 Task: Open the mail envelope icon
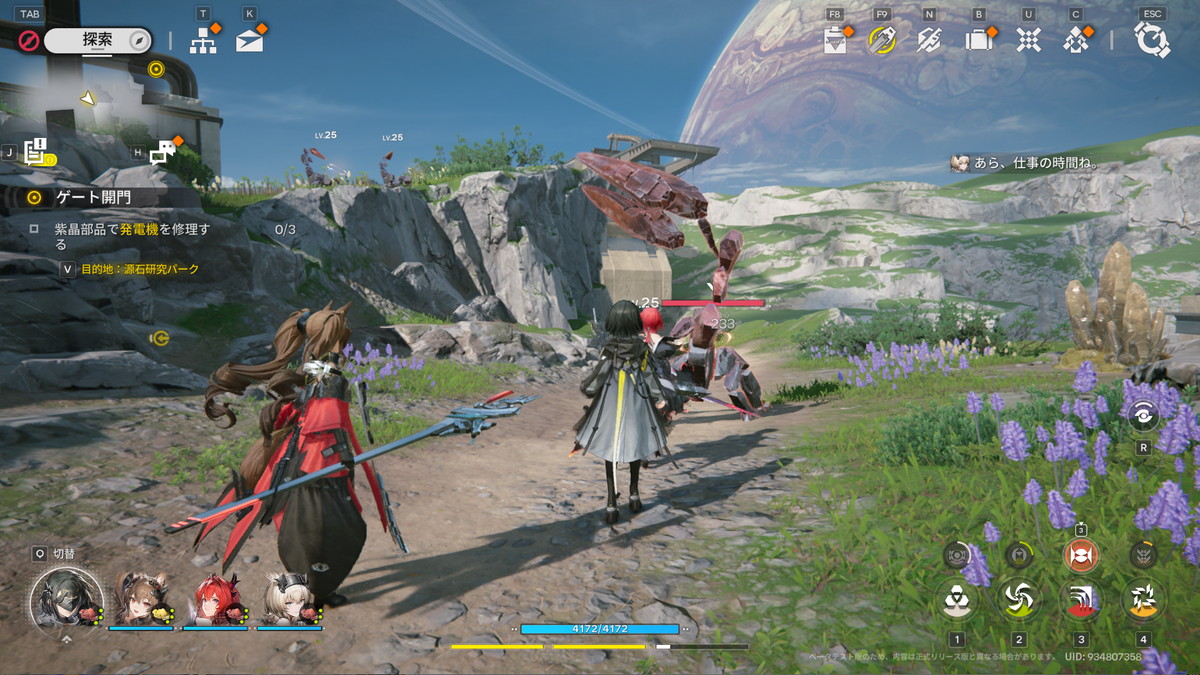[x=249, y=40]
